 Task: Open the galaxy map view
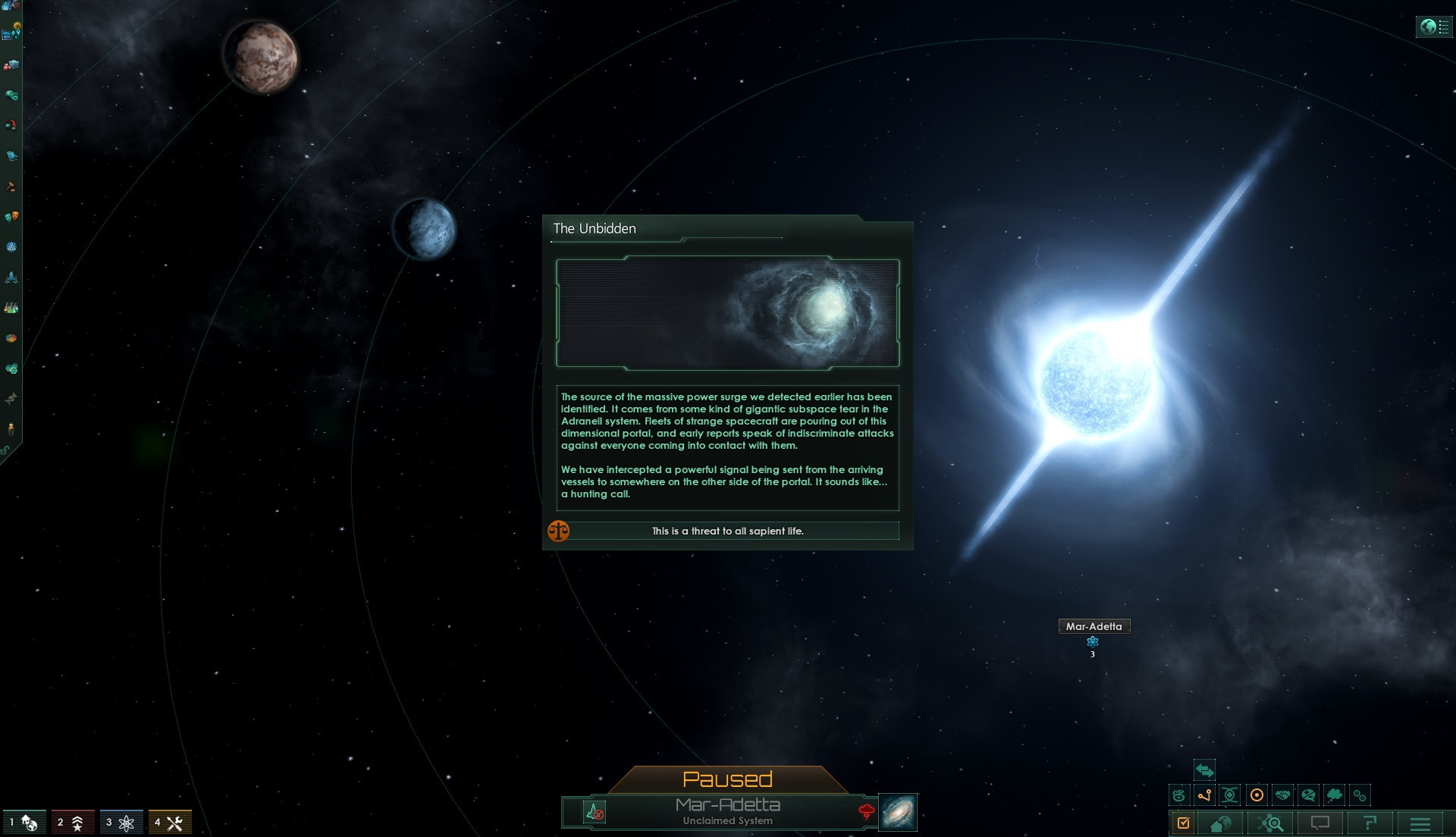point(898,812)
